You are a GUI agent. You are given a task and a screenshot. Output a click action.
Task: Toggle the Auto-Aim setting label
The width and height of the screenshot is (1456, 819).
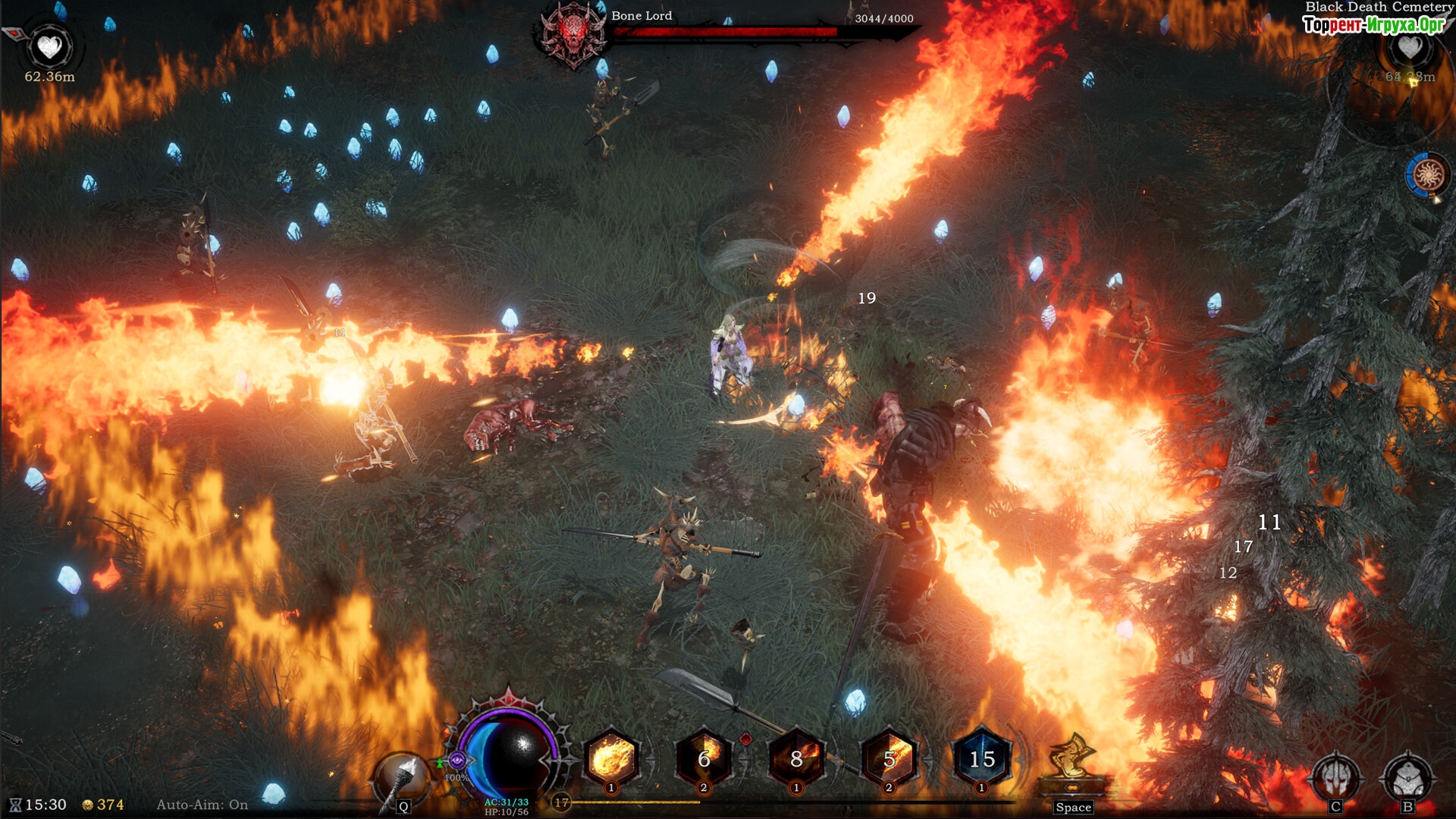click(x=202, y=805)
